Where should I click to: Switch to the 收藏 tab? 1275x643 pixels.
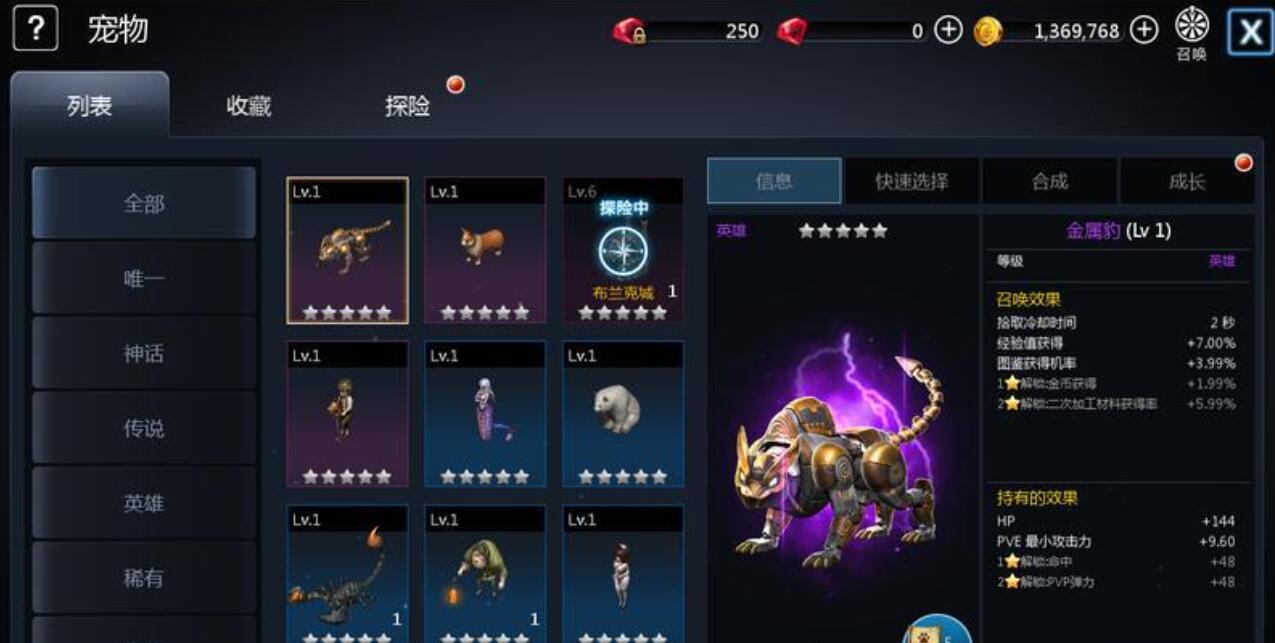click(248, 106)
